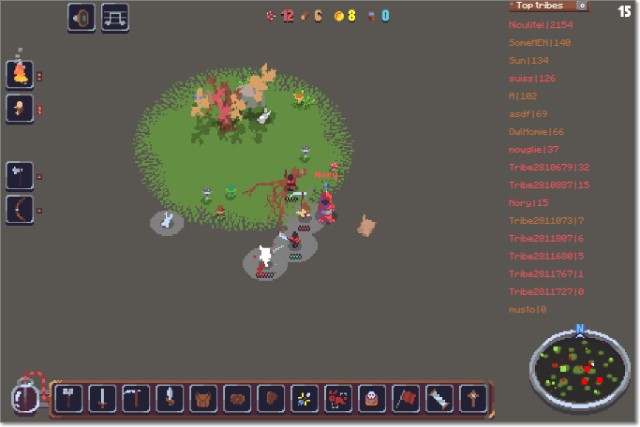Select the wooden cross hotbar slot
Viewport: 640px width, 427px height.
(473, 398)
